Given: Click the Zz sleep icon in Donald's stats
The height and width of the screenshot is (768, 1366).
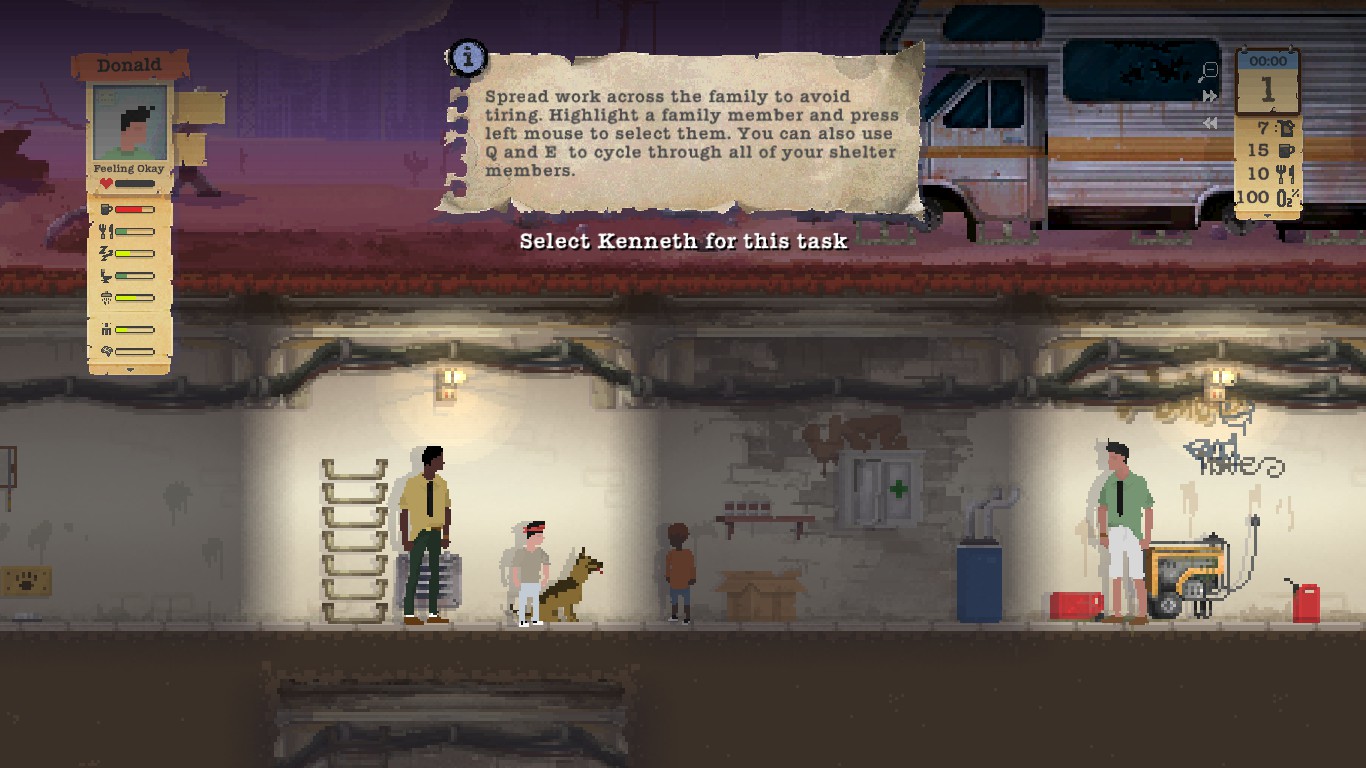Looking at the screenshot, I should coord(104,253).
